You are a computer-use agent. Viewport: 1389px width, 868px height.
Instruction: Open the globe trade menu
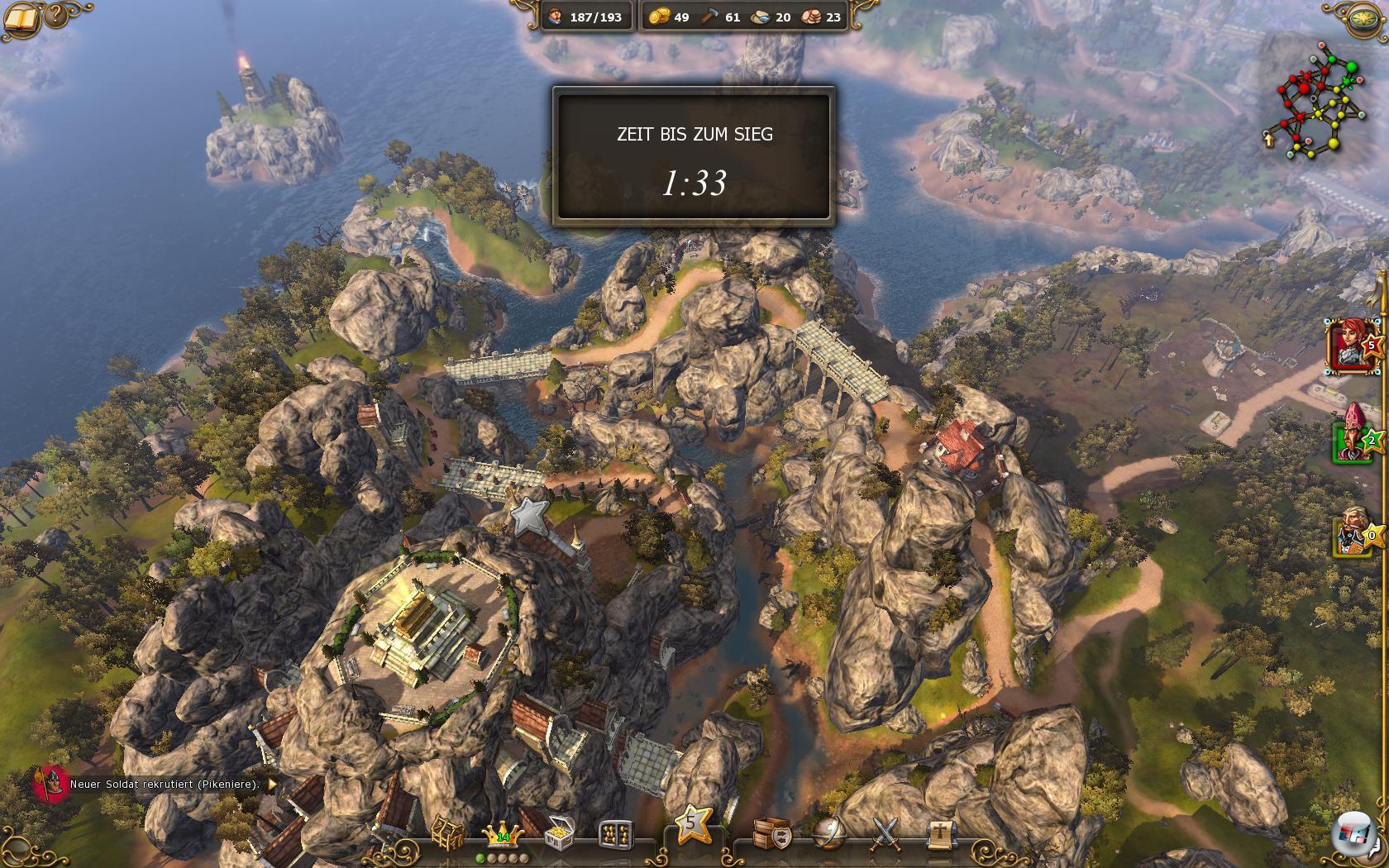pyautogui.click(x=828, y=833)
